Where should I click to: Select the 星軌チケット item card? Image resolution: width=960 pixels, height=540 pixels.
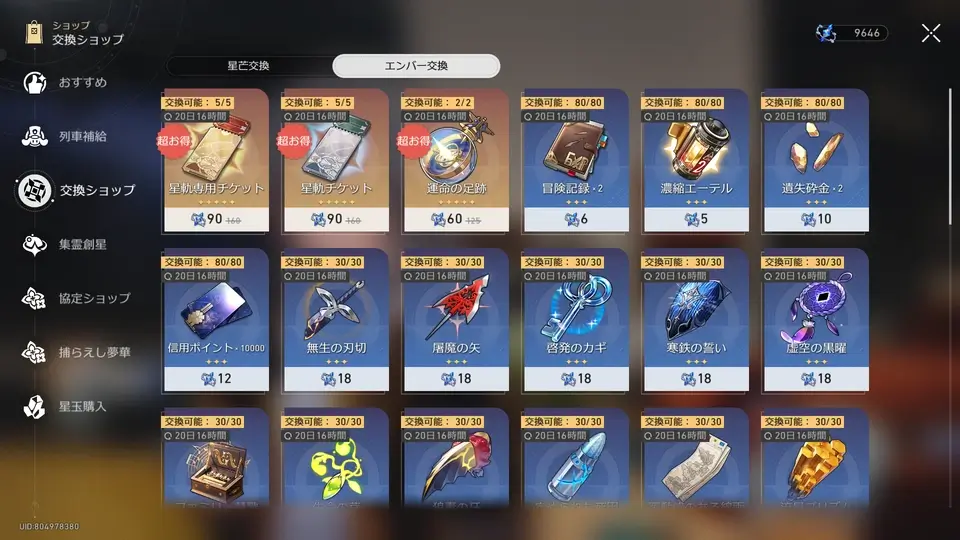335,160
